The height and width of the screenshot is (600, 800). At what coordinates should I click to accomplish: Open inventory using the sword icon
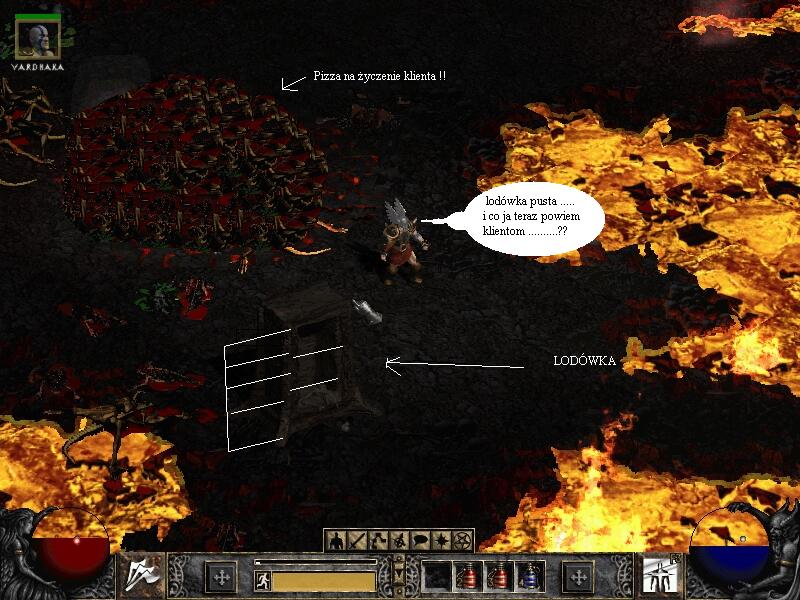tap(357, 541)
